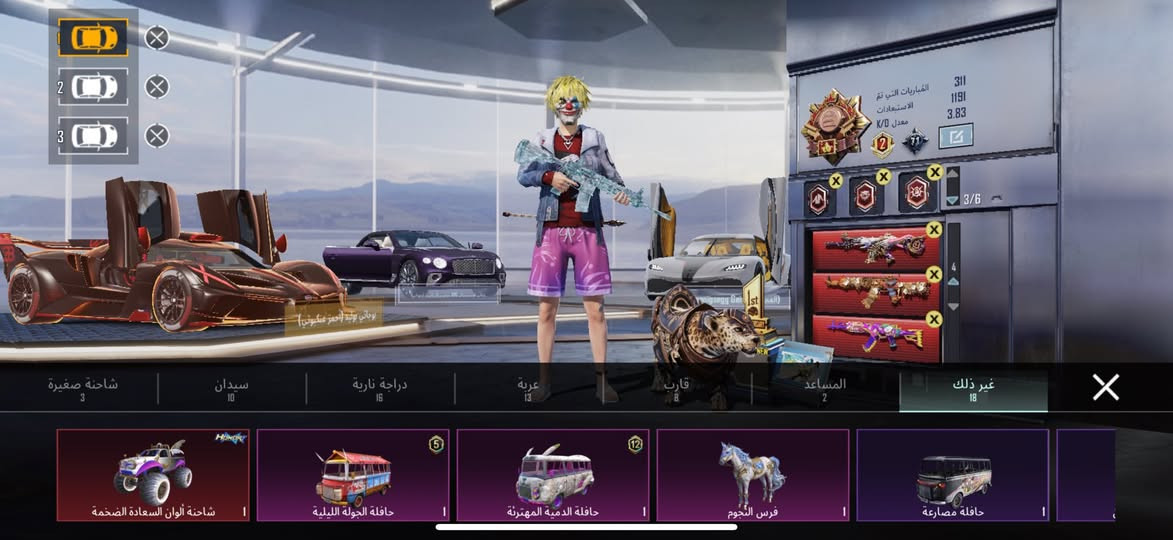Remove the vehicle from the yellow slot
1173x540 pixels.
click(157, 38)
